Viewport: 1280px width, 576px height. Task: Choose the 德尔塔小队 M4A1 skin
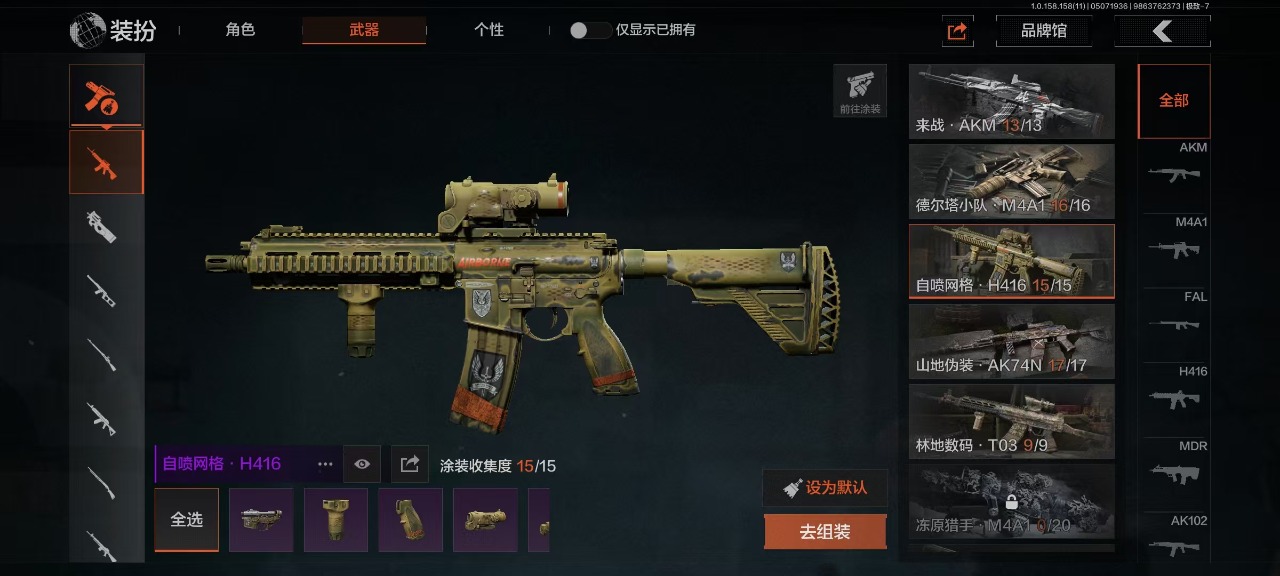pos(1011,181)
